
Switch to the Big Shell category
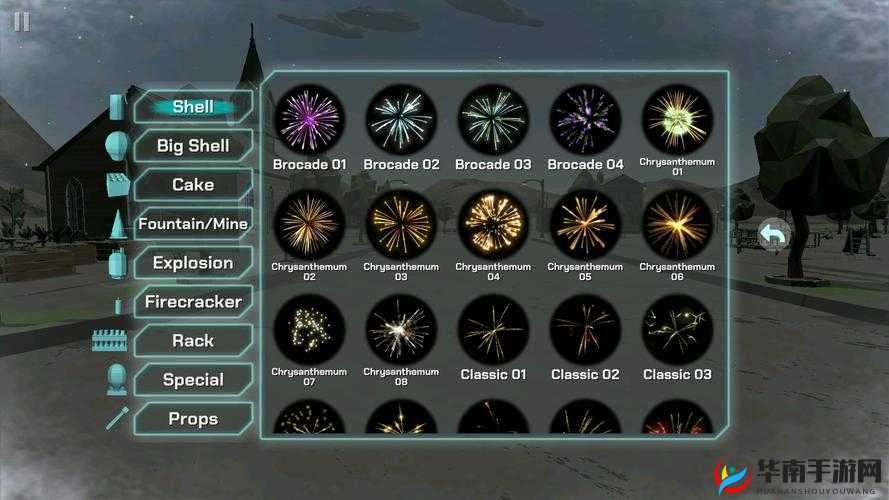pyautogui.click(x=193, y=146)
